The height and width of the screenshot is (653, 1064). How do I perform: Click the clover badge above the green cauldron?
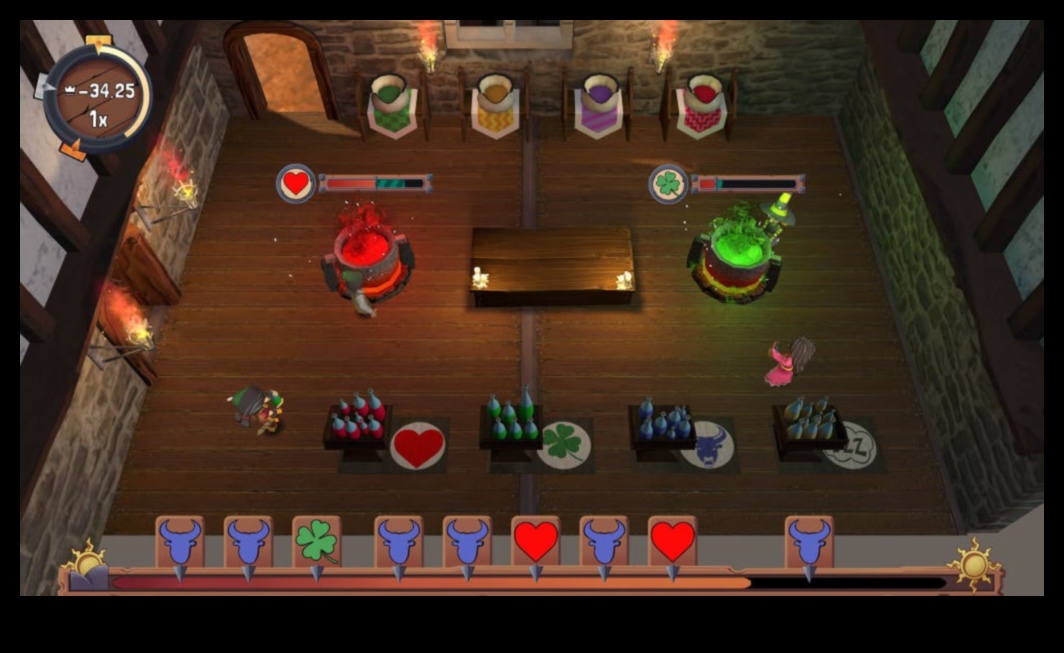[x=667, y=184]
